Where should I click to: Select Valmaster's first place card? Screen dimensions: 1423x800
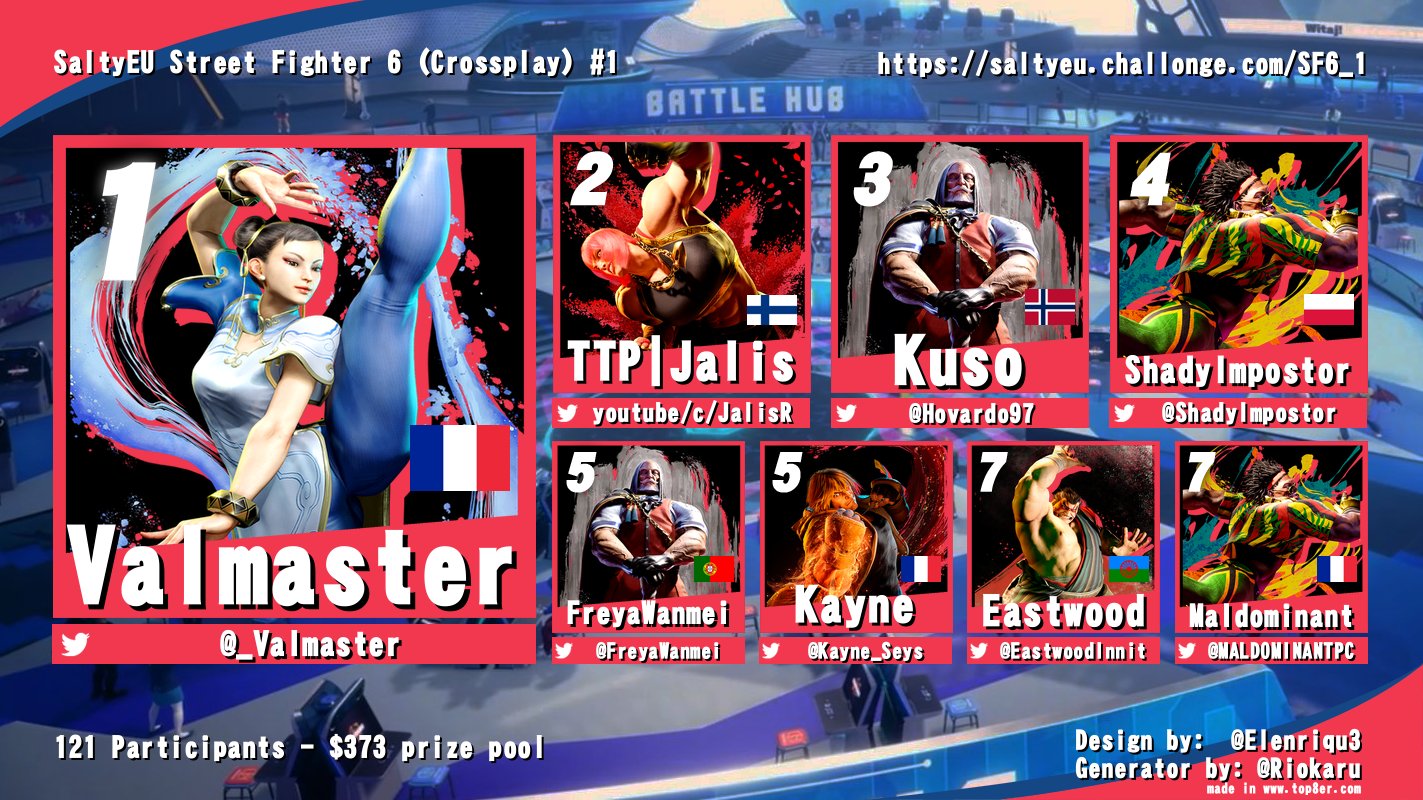294,380
